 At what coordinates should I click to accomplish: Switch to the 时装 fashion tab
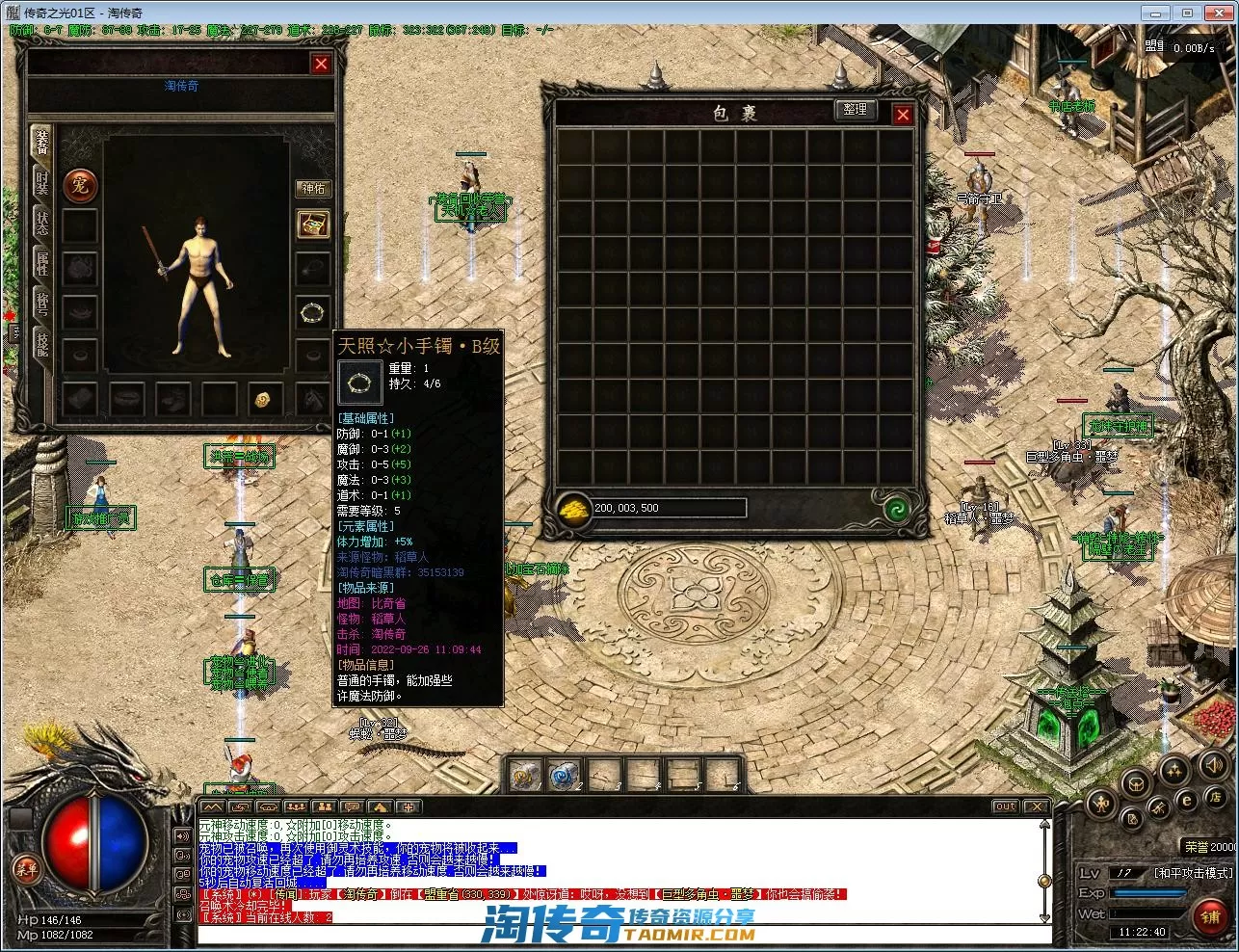click(42, 185)
